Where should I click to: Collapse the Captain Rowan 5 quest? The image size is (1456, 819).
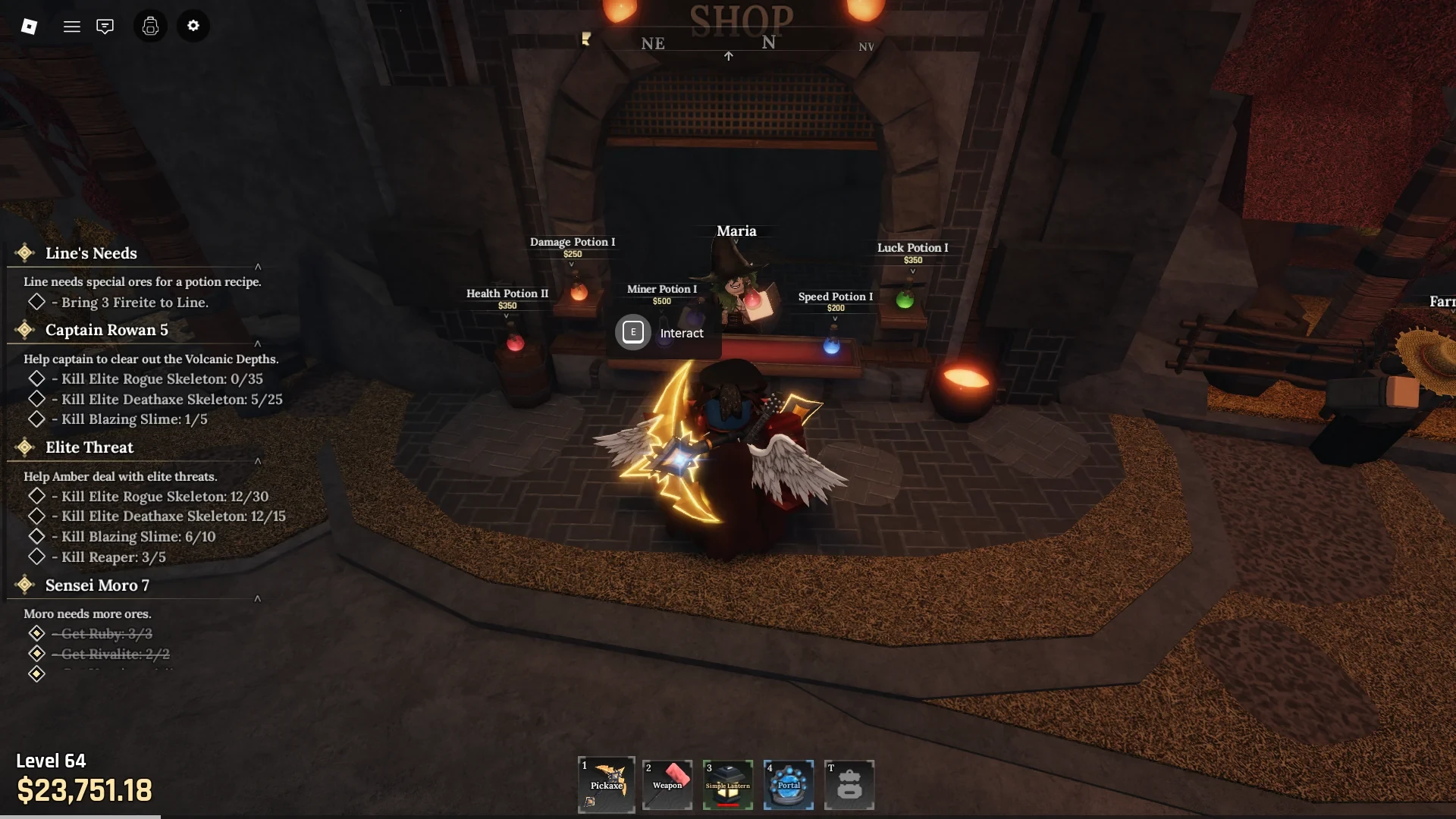tap(259, 344)
